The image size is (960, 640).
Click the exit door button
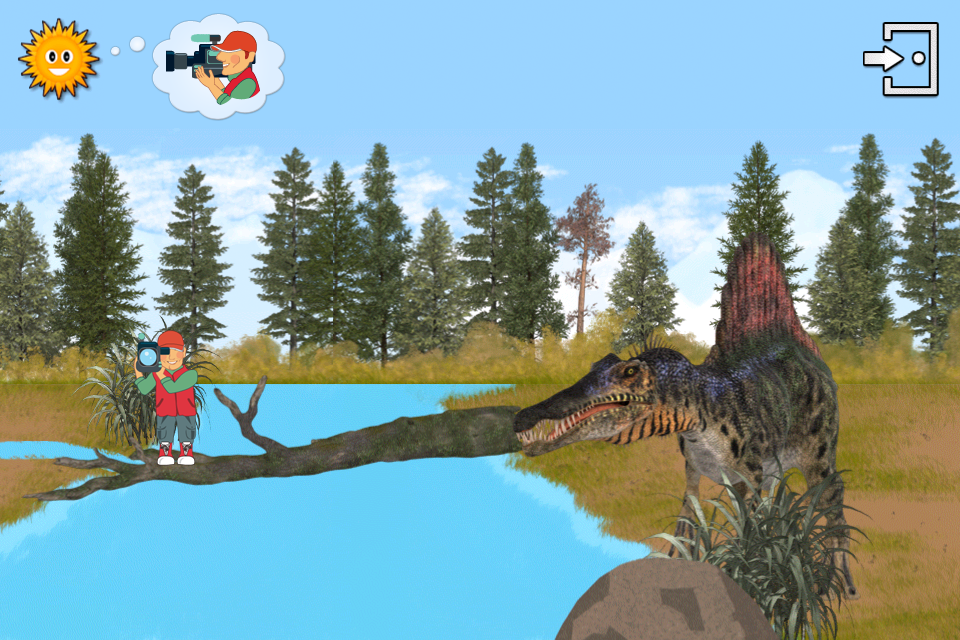[x=901, y=59]
